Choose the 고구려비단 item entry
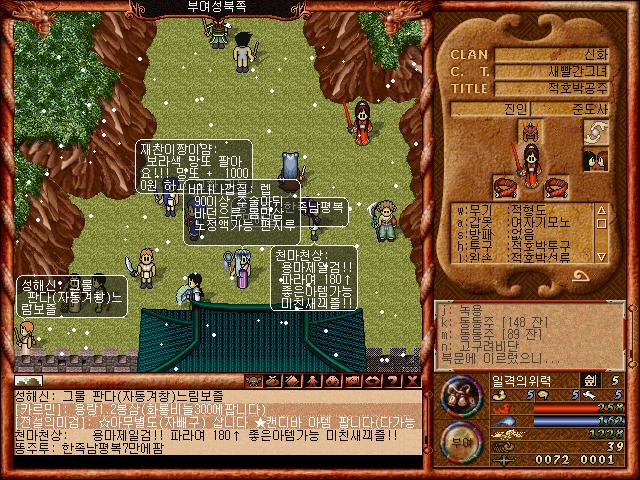Screen dimensions: 640x480 pos(488,347)
